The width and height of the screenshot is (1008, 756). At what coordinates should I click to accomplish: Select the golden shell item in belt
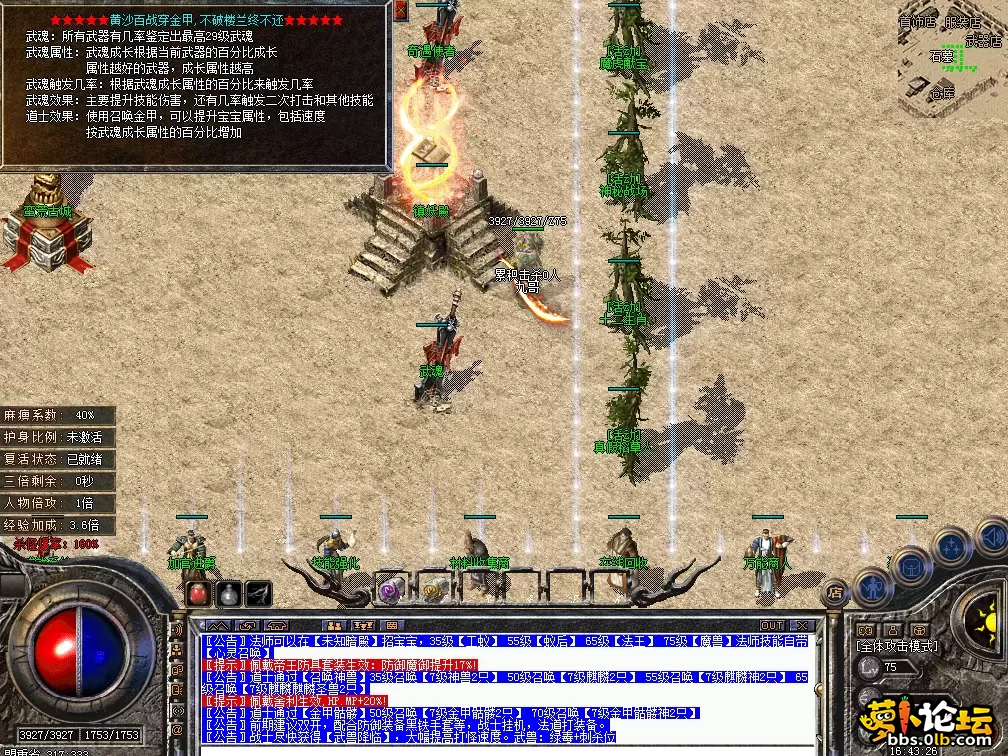(x=434, y=590)
